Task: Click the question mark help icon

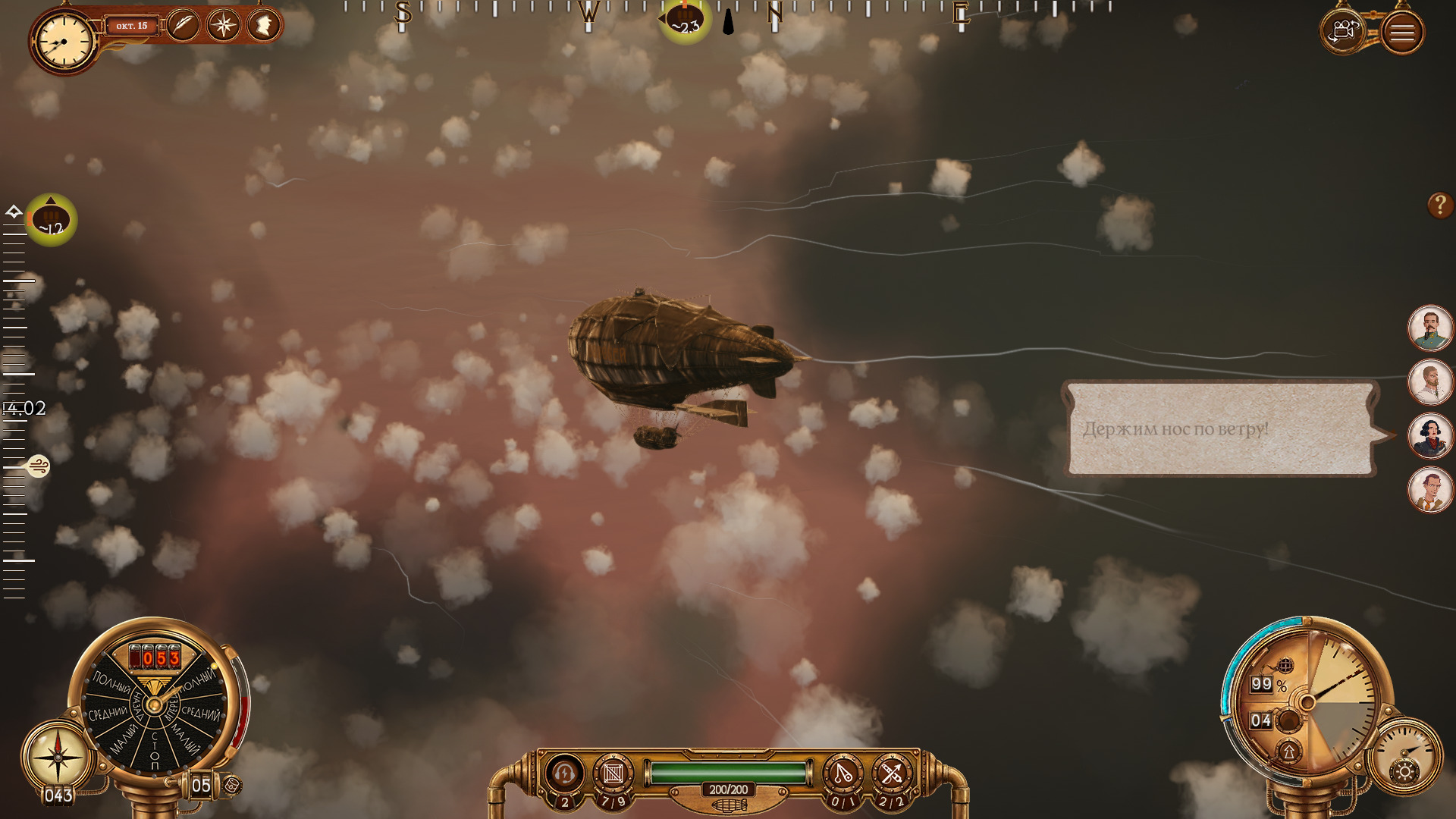Action: 1439,205
